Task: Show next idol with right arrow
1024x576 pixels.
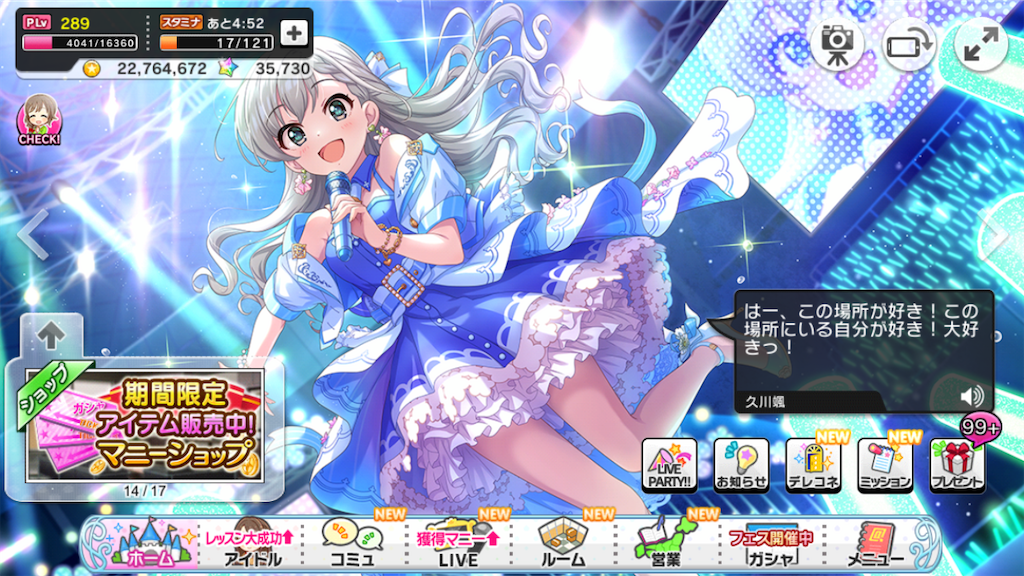Action: 998,236
